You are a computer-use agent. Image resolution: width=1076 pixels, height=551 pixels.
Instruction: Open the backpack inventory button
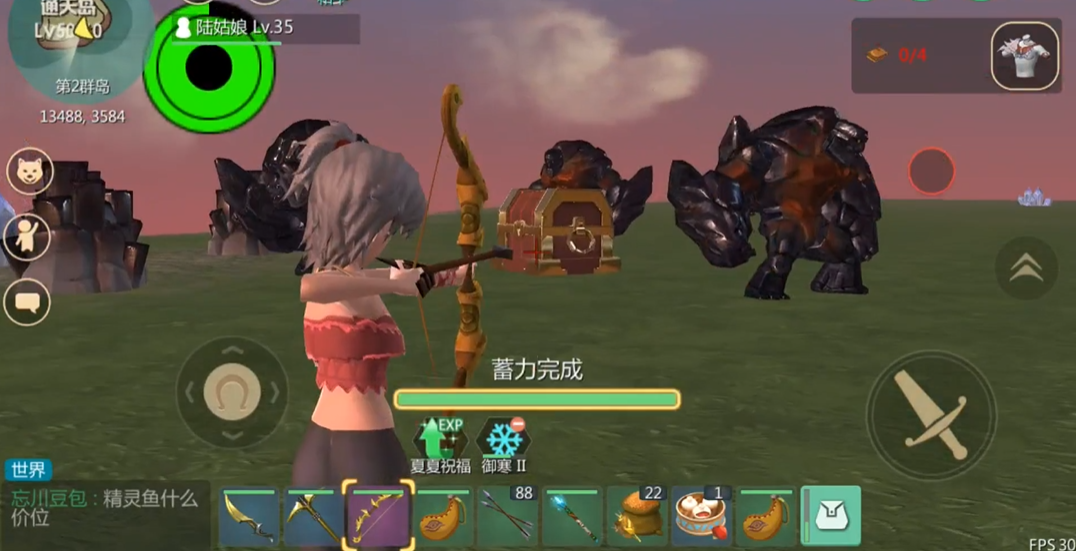[x=831, y=516]
